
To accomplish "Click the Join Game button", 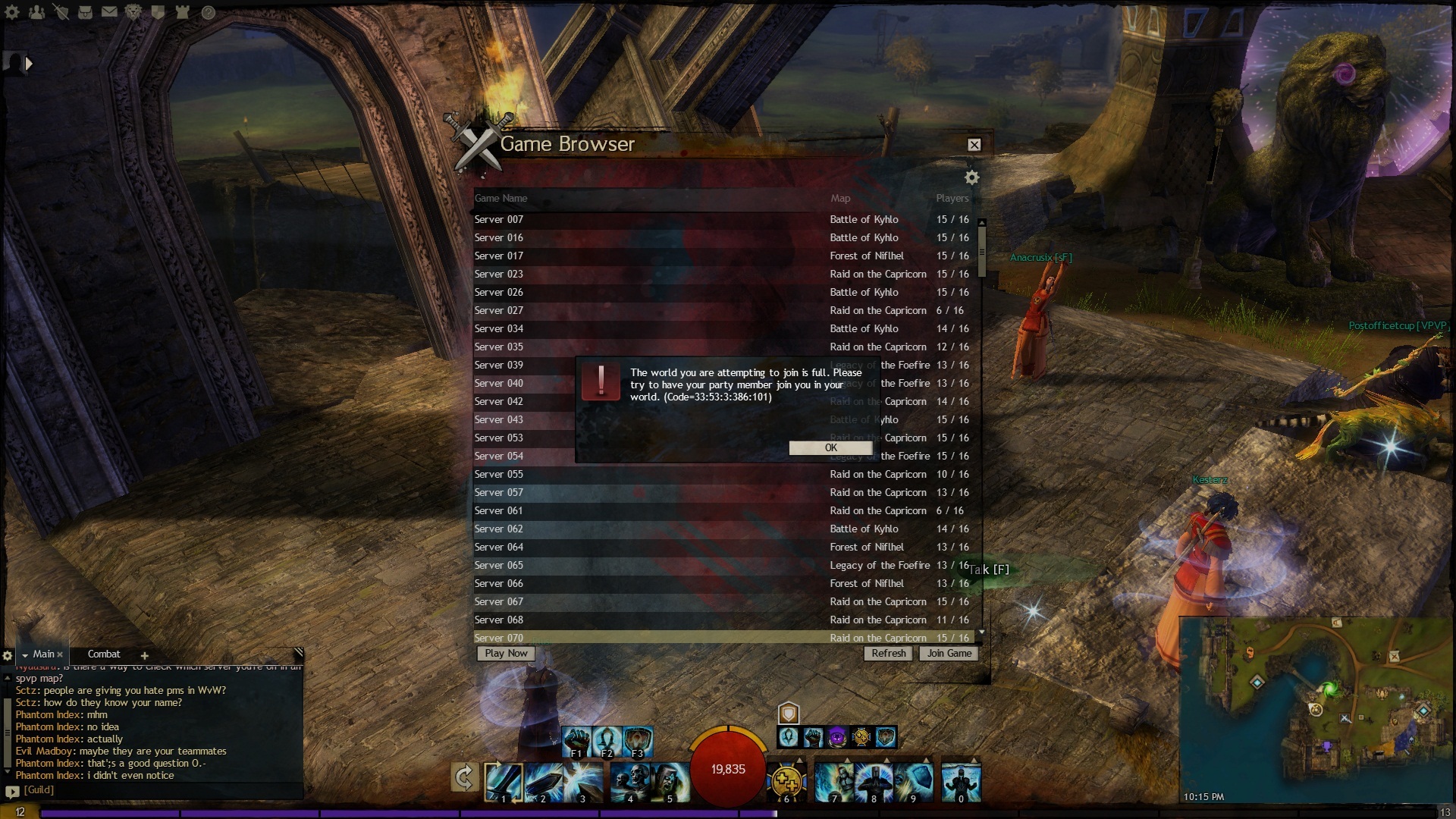I will pos(949,654).
